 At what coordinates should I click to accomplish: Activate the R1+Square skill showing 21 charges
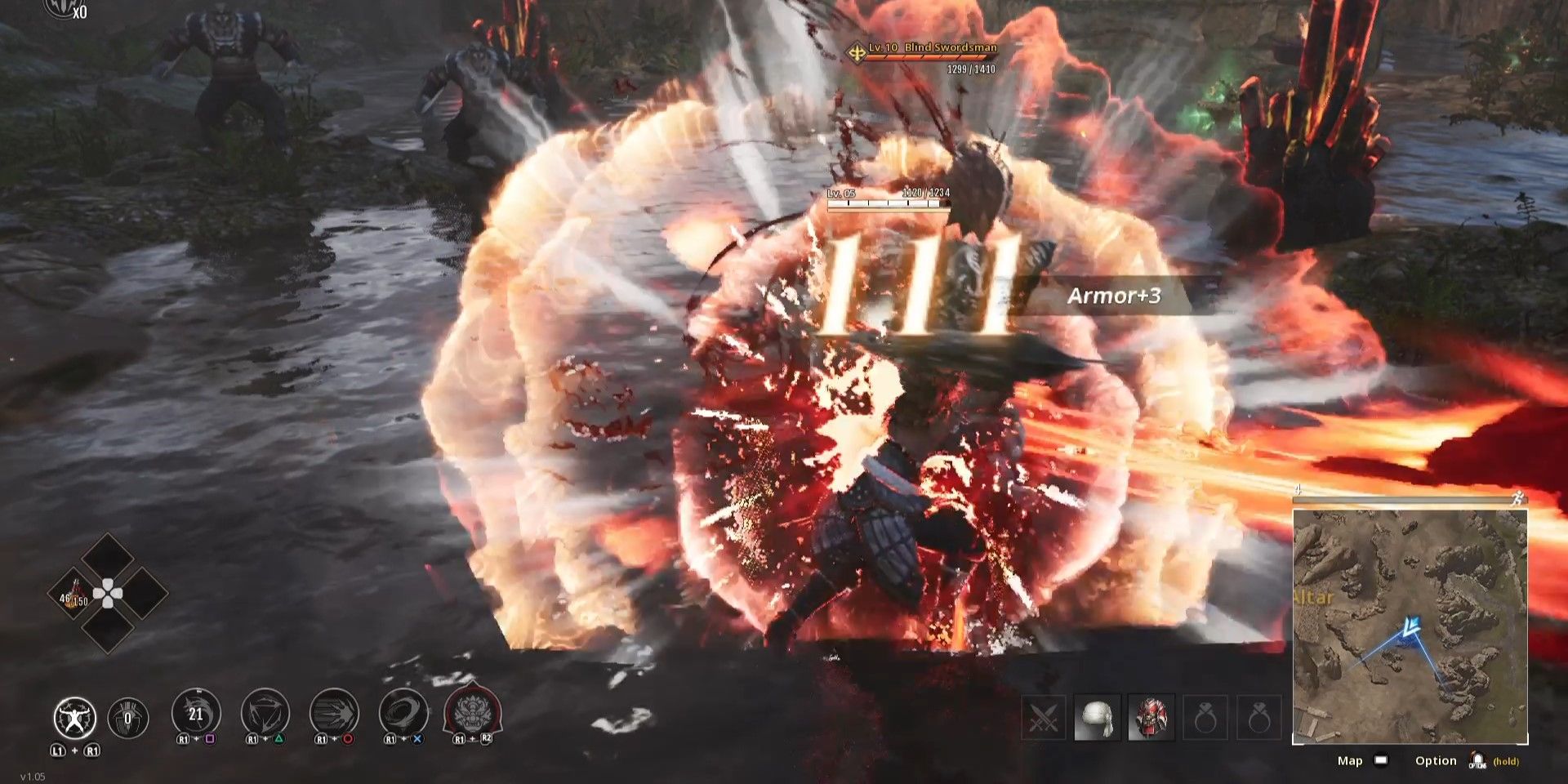(x=195, y=717)
